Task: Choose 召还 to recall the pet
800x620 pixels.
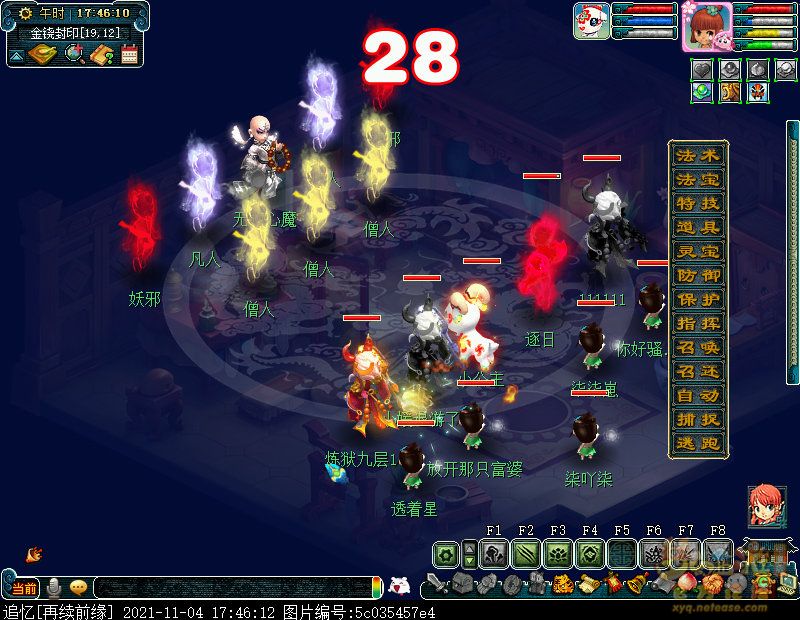Action: coord(697,371)
